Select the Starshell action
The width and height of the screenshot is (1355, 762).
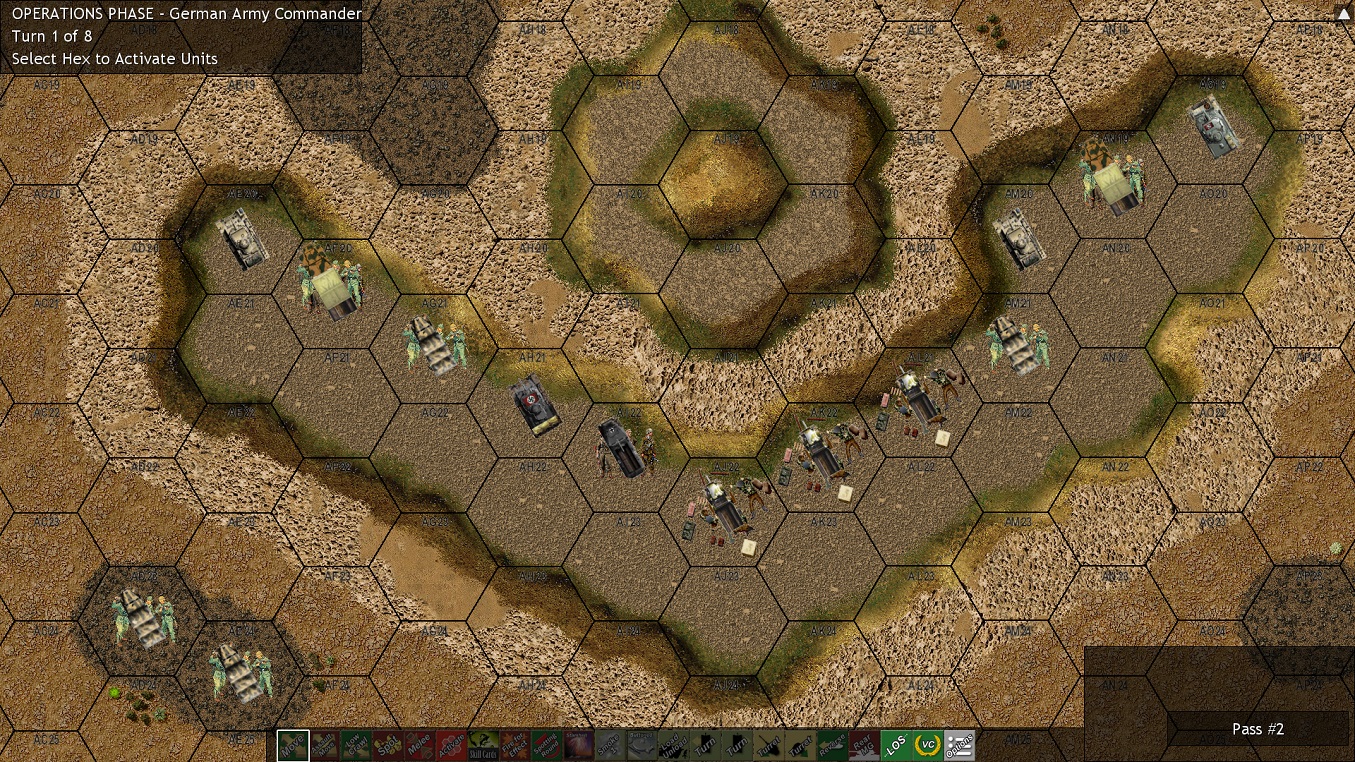(x=579, y=746)
